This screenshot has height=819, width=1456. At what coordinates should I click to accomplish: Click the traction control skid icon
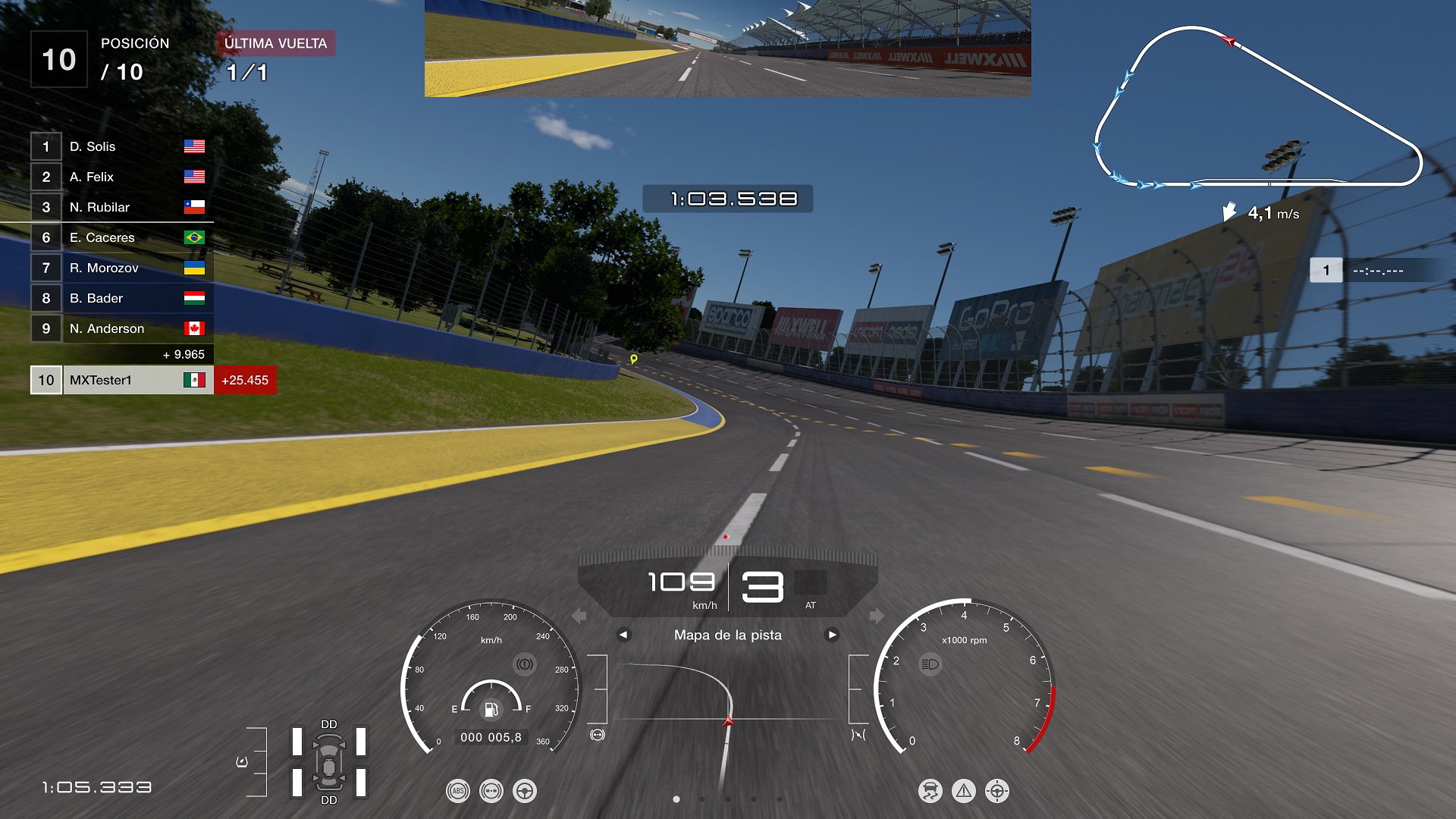click(930, 790)
